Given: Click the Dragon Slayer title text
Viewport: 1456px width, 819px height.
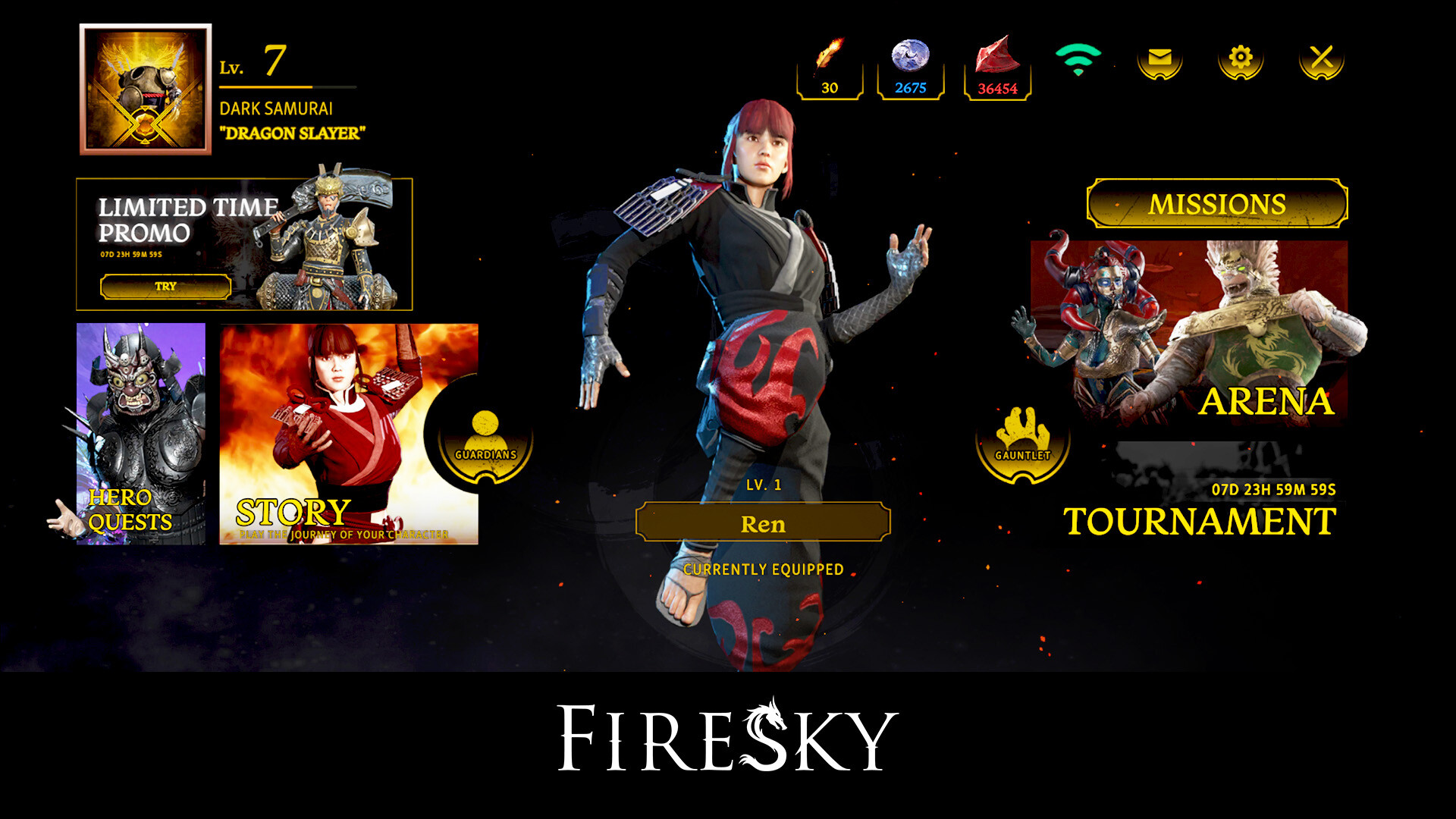Looking at the screenshot, I should [293, 131].
